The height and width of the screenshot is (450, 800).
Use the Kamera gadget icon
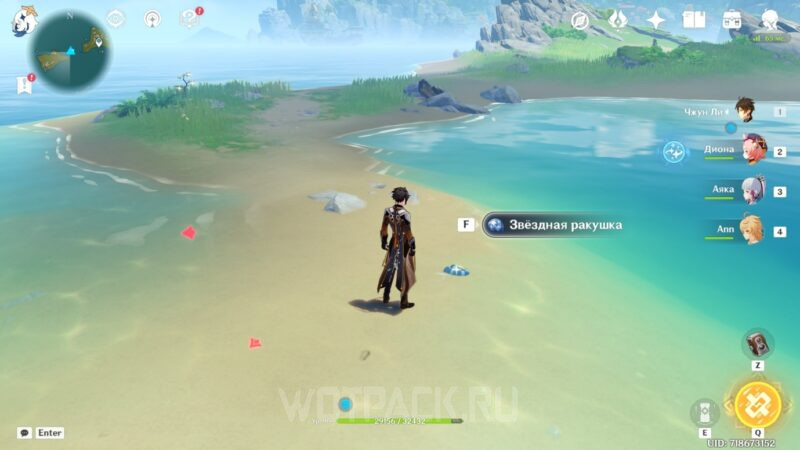pyautogui.click(x=757, y=344)
